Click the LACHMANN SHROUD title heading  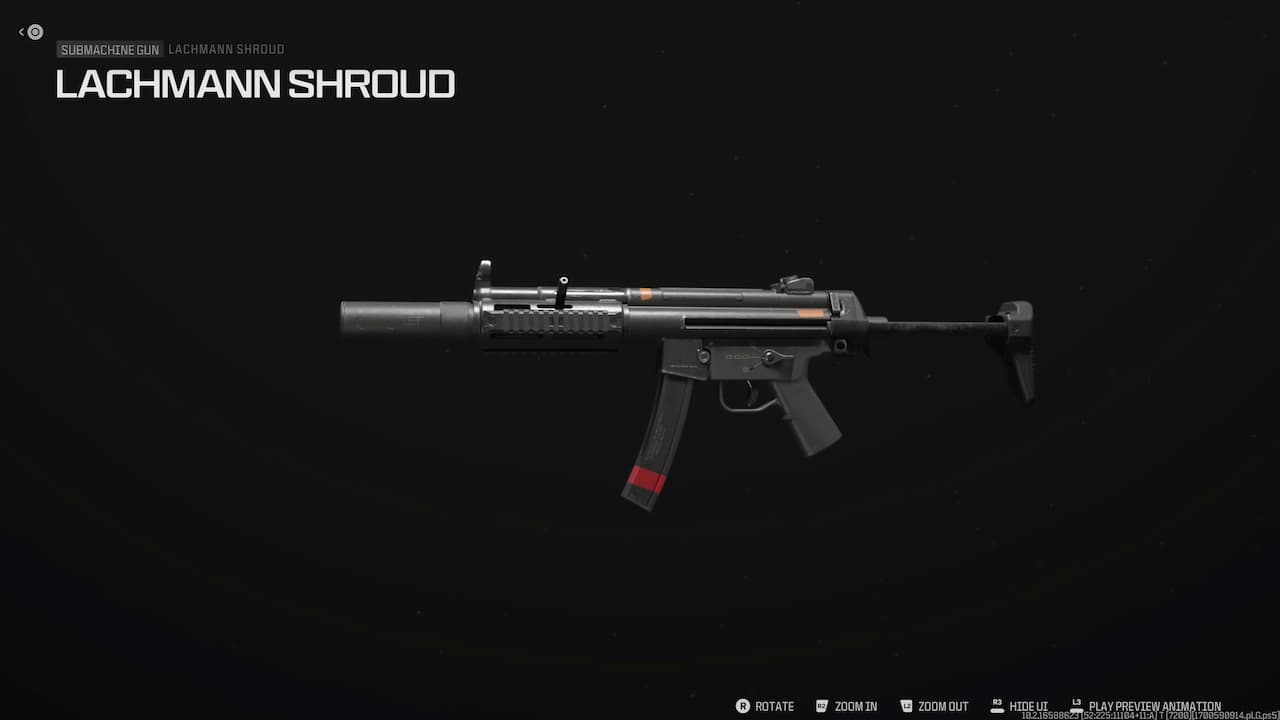pyautogui.click(x=255, y=85)
